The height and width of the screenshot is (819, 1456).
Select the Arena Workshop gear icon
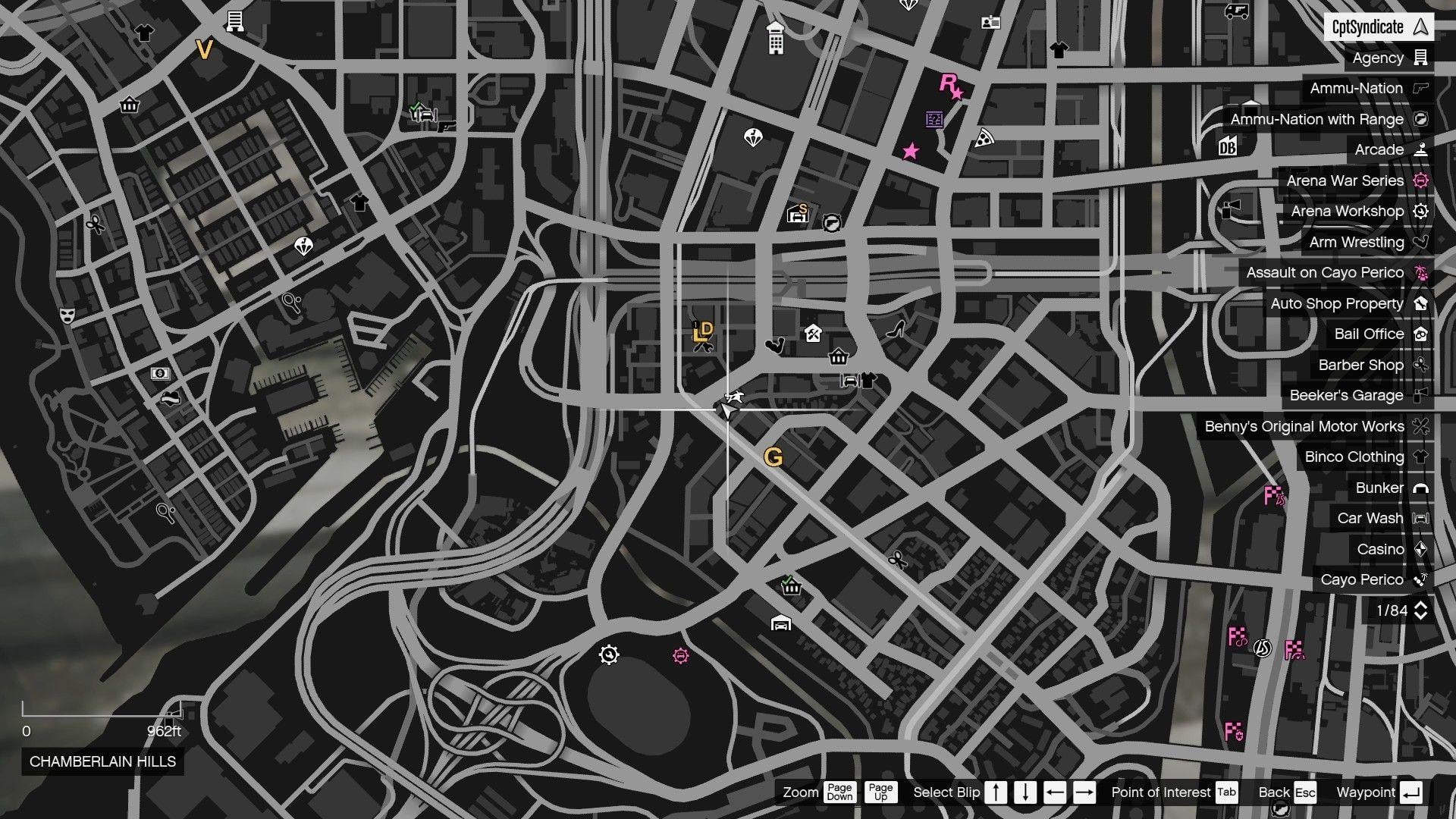(1421, 212)
